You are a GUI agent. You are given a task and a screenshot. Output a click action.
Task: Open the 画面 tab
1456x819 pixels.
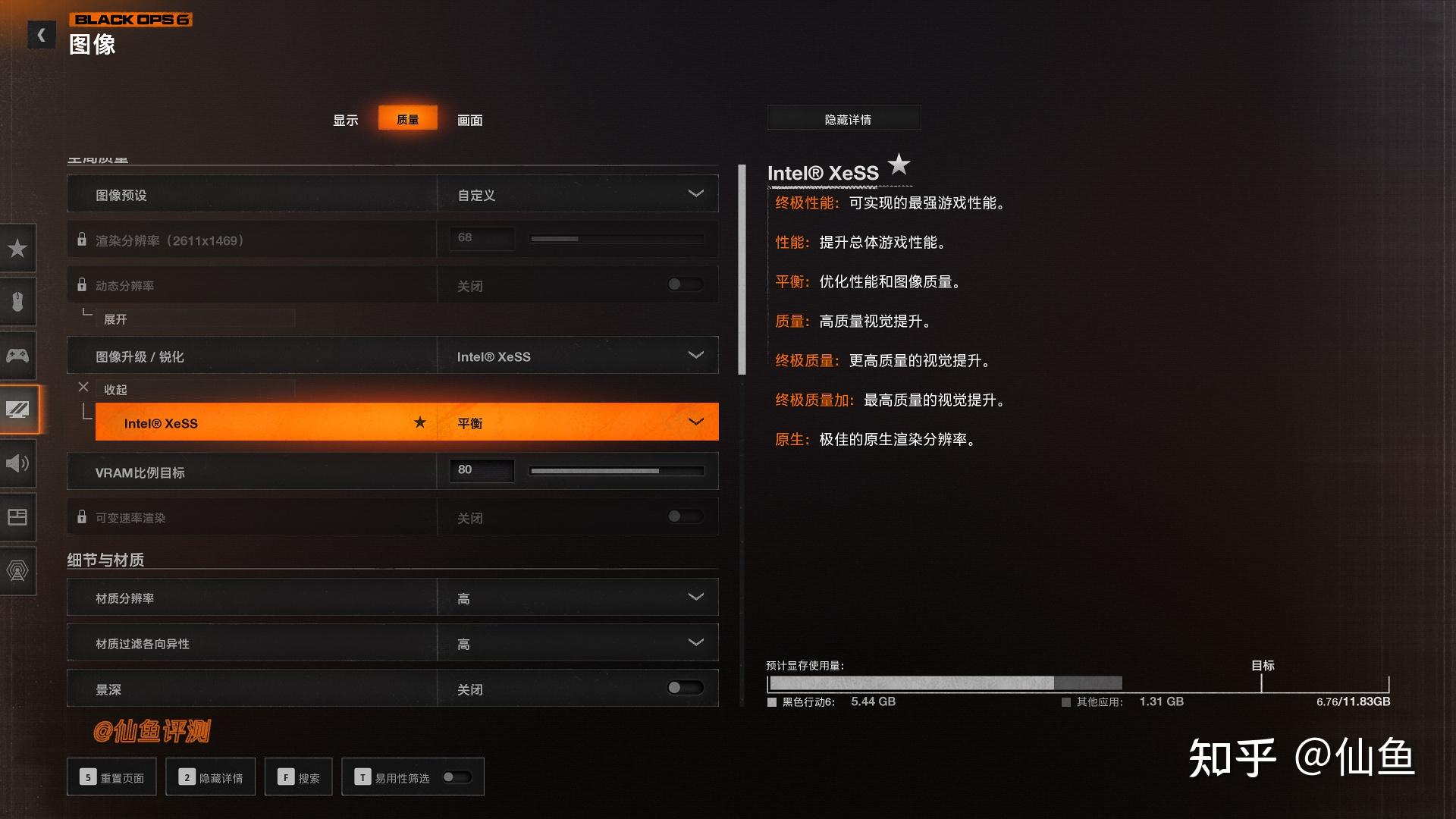[469, 120]
